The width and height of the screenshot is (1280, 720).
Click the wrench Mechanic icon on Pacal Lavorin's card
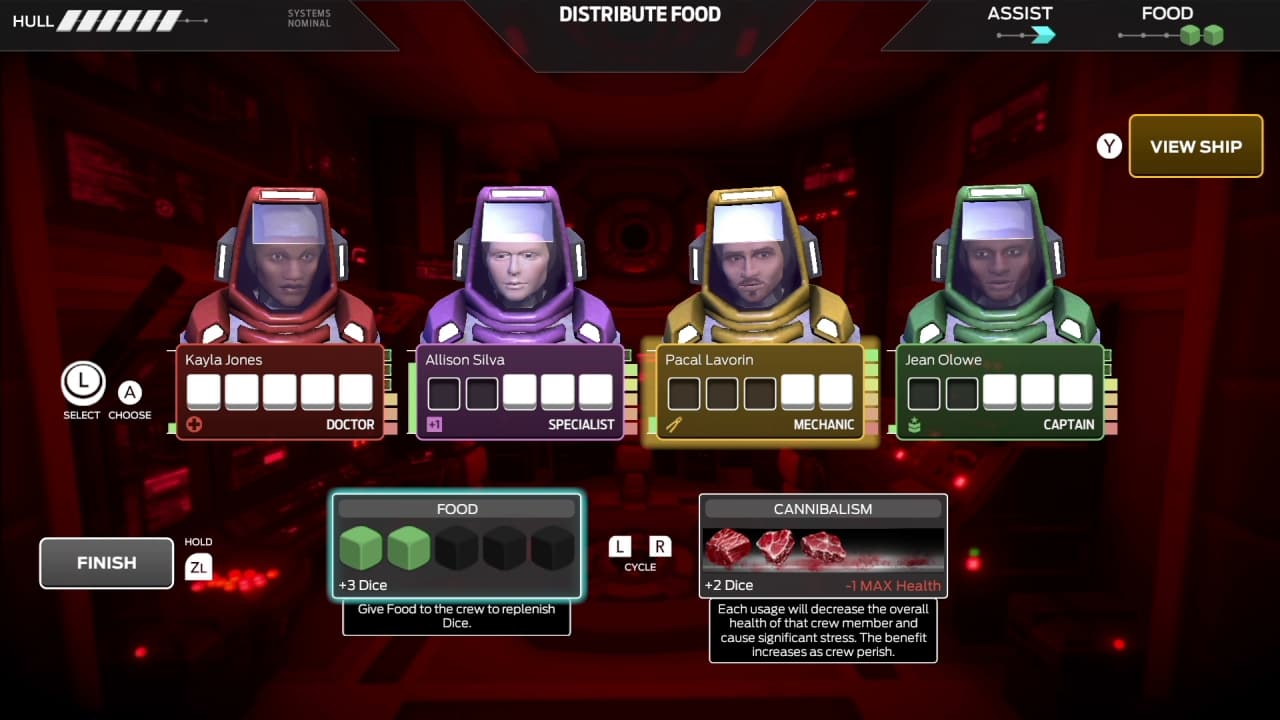click(x=672, y=424)
